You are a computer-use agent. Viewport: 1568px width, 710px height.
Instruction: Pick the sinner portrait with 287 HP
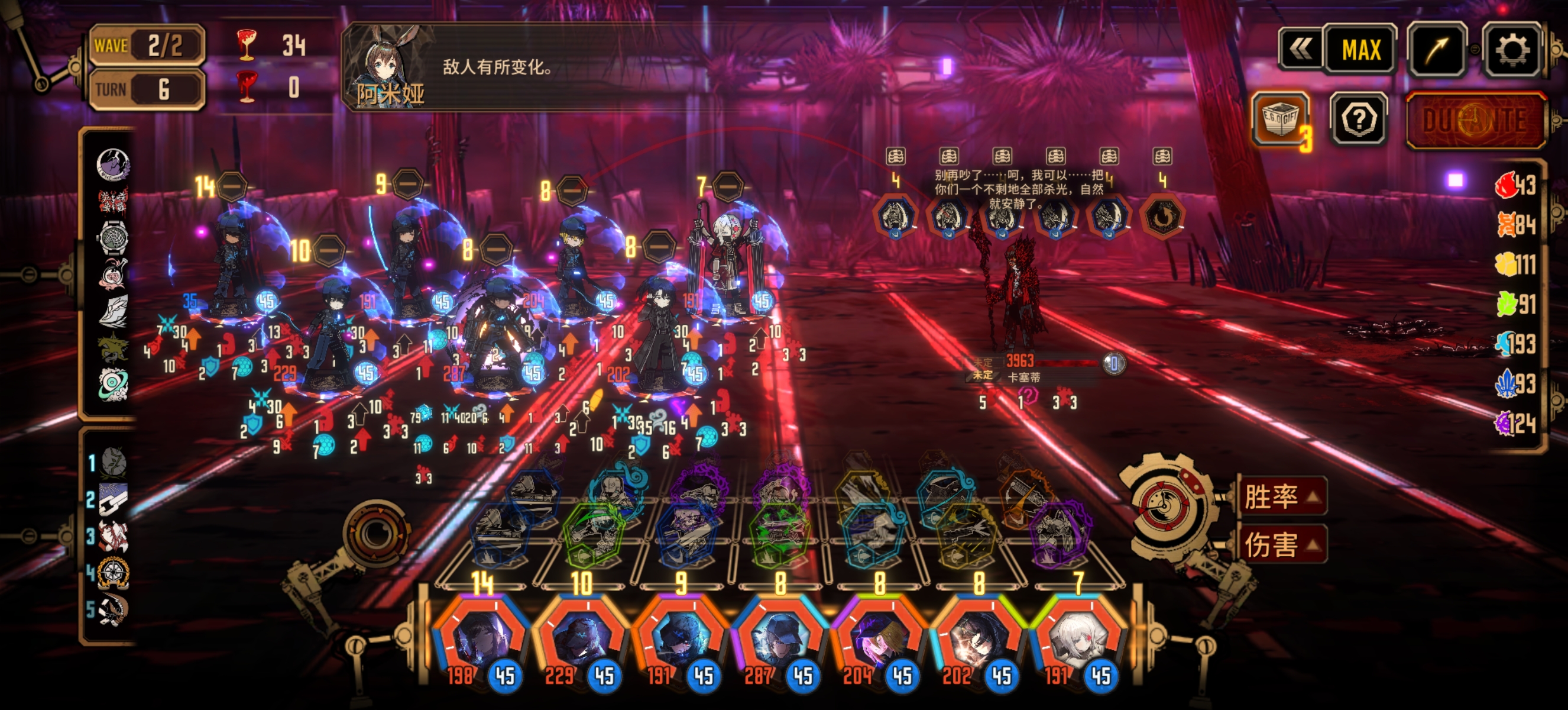click(779, 640)
